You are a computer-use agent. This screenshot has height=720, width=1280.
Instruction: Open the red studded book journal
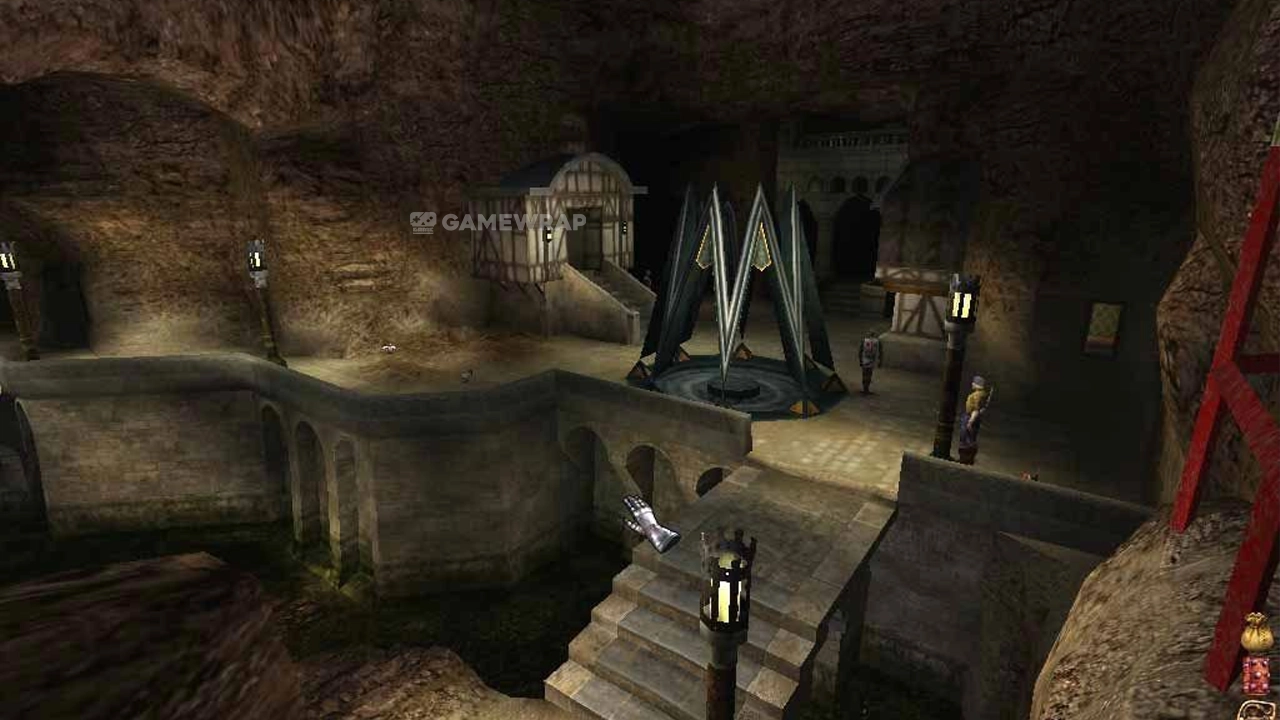tap(1257, 674)
